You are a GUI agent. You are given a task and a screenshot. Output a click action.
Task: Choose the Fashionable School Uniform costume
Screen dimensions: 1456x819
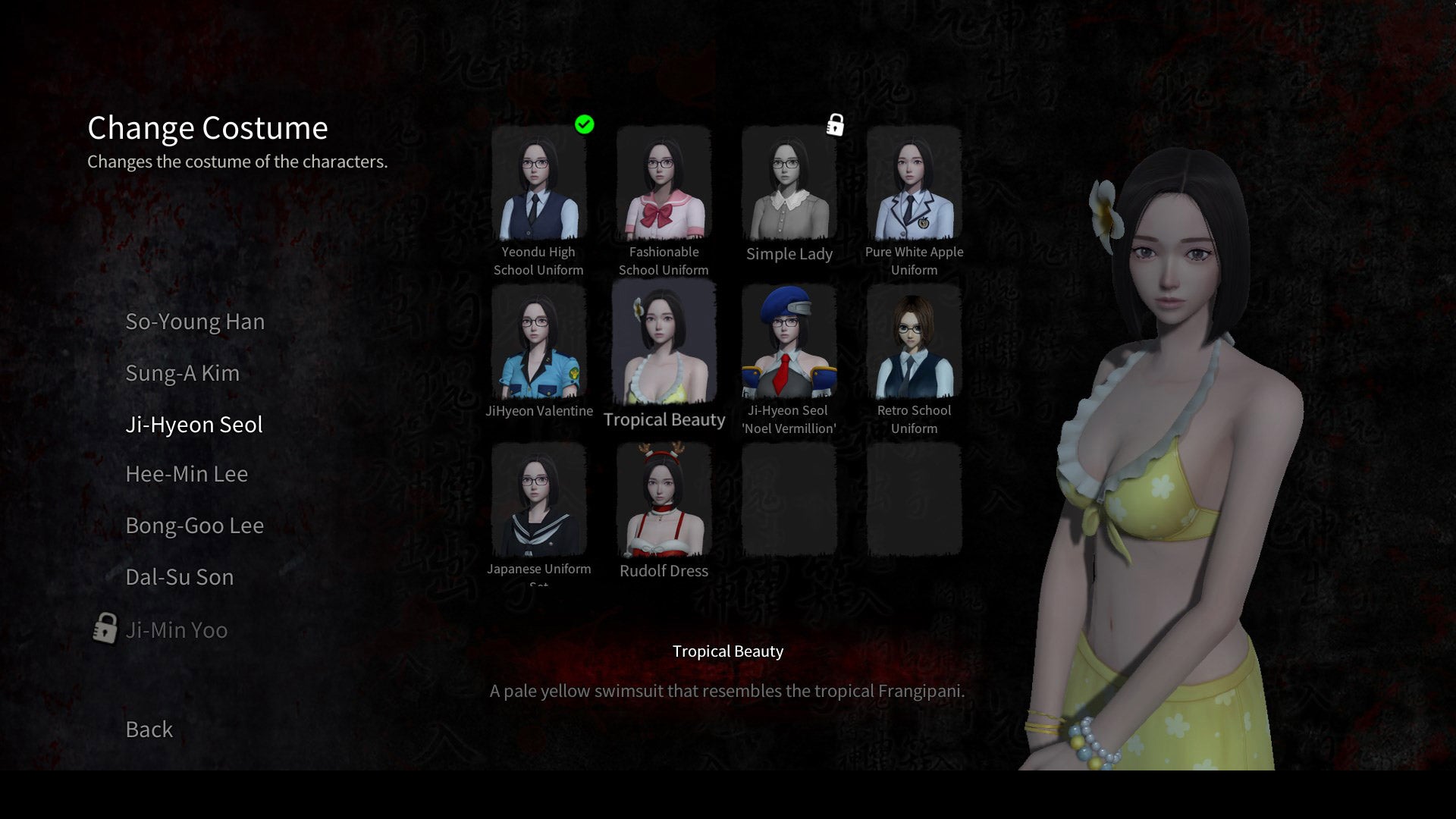[x=664, y=186]
